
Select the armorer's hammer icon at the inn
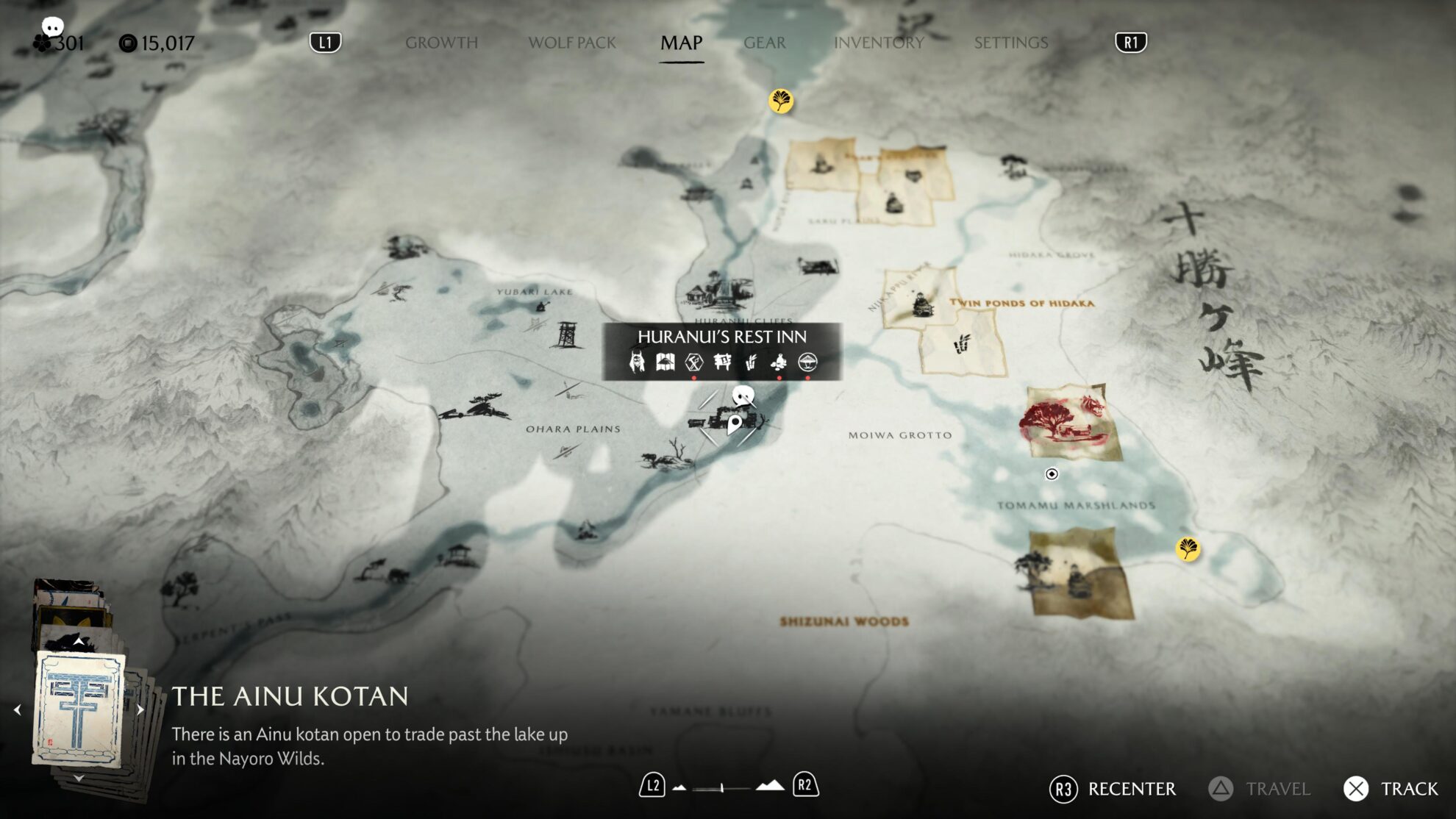694,362
